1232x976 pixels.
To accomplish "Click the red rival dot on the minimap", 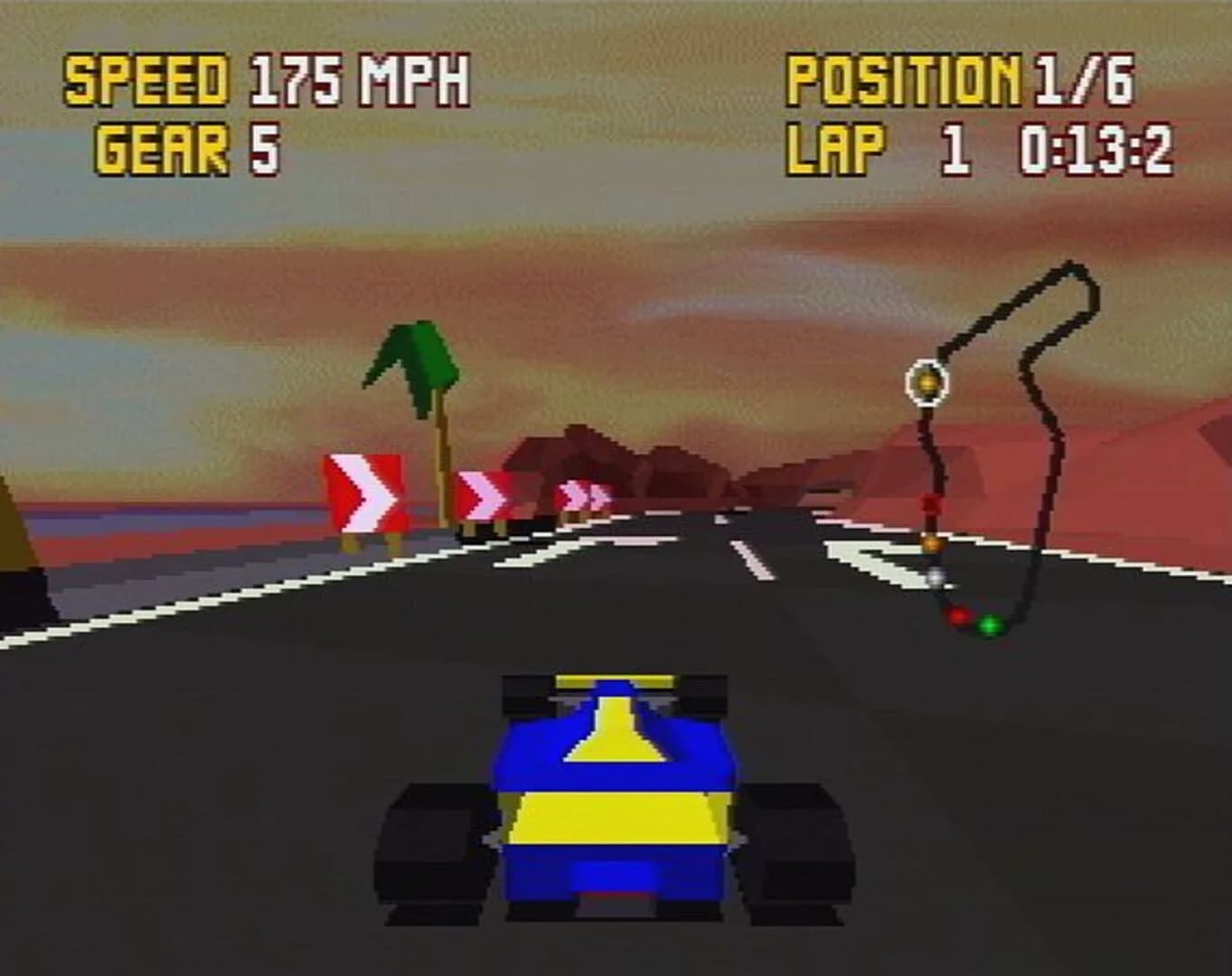I will pyautogui.click(x=960, y=616).
